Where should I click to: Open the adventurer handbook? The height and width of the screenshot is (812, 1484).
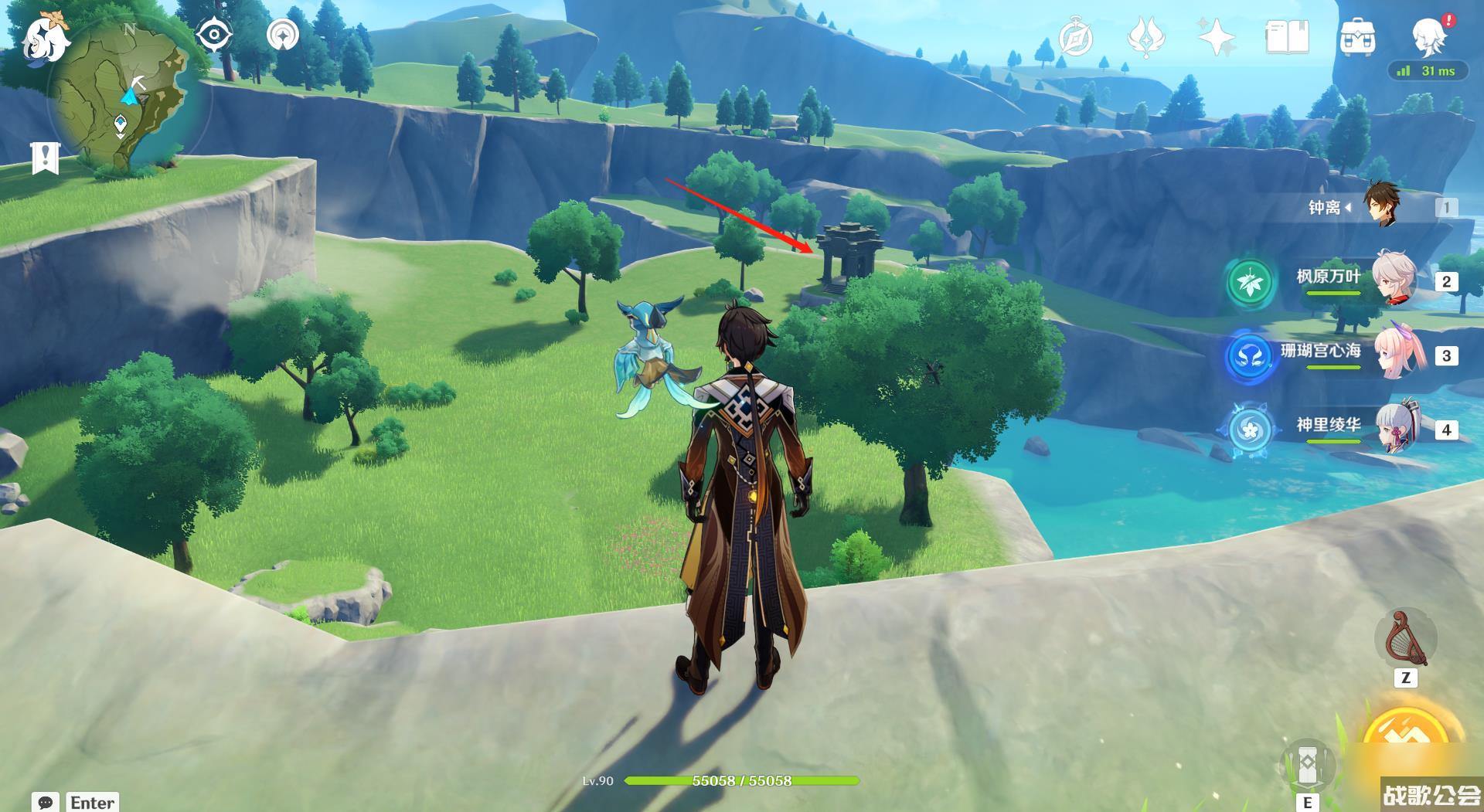1286,37
